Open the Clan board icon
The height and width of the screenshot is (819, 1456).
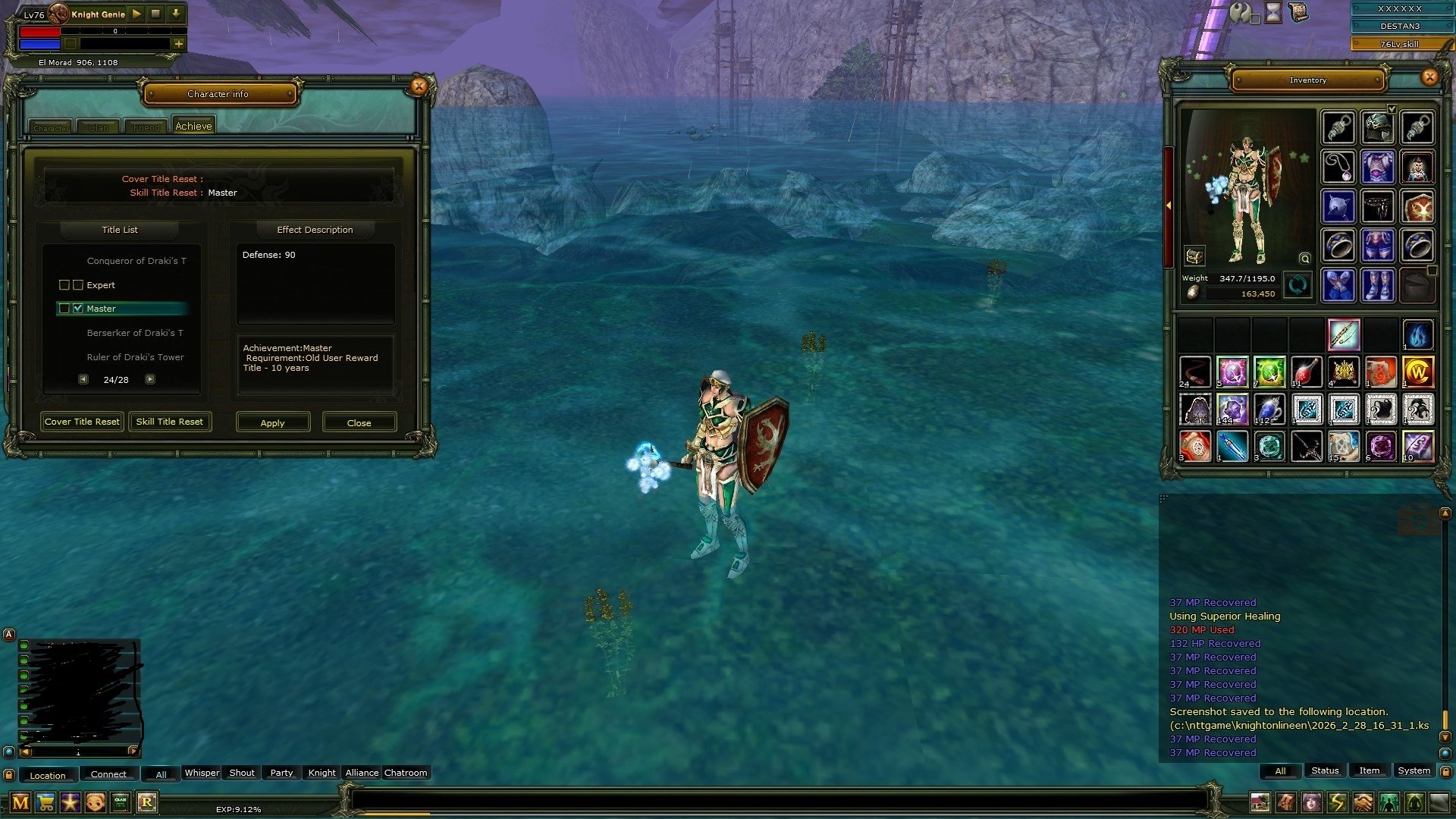(119, 802)
